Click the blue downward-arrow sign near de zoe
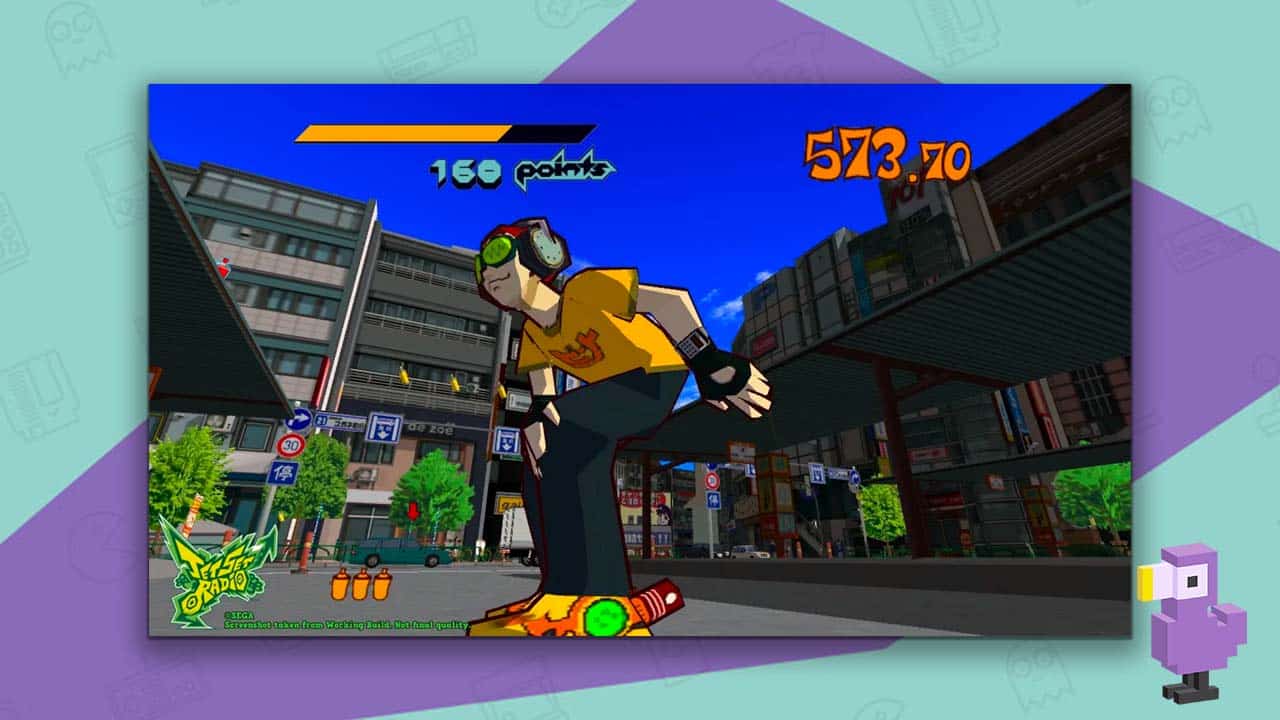The height and width of the screenshot is (720, 1280). [384, 427]
